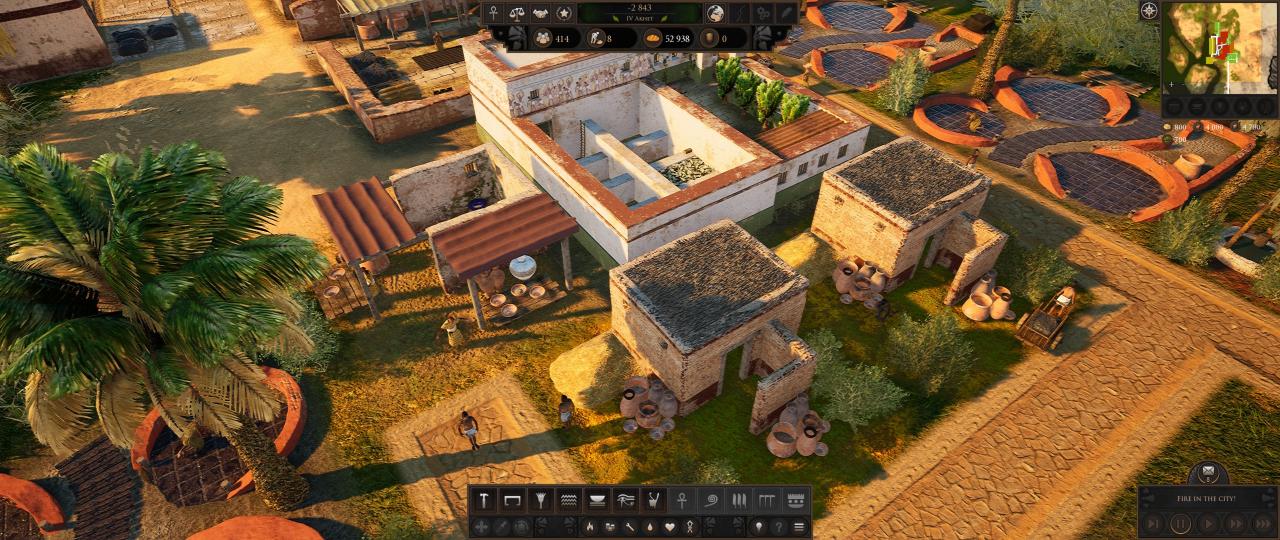Toggle the water drop overlay
Image resolution: width=1280 pixels, height=540 pixels.
pyautogui.click(x=649, y=526)
